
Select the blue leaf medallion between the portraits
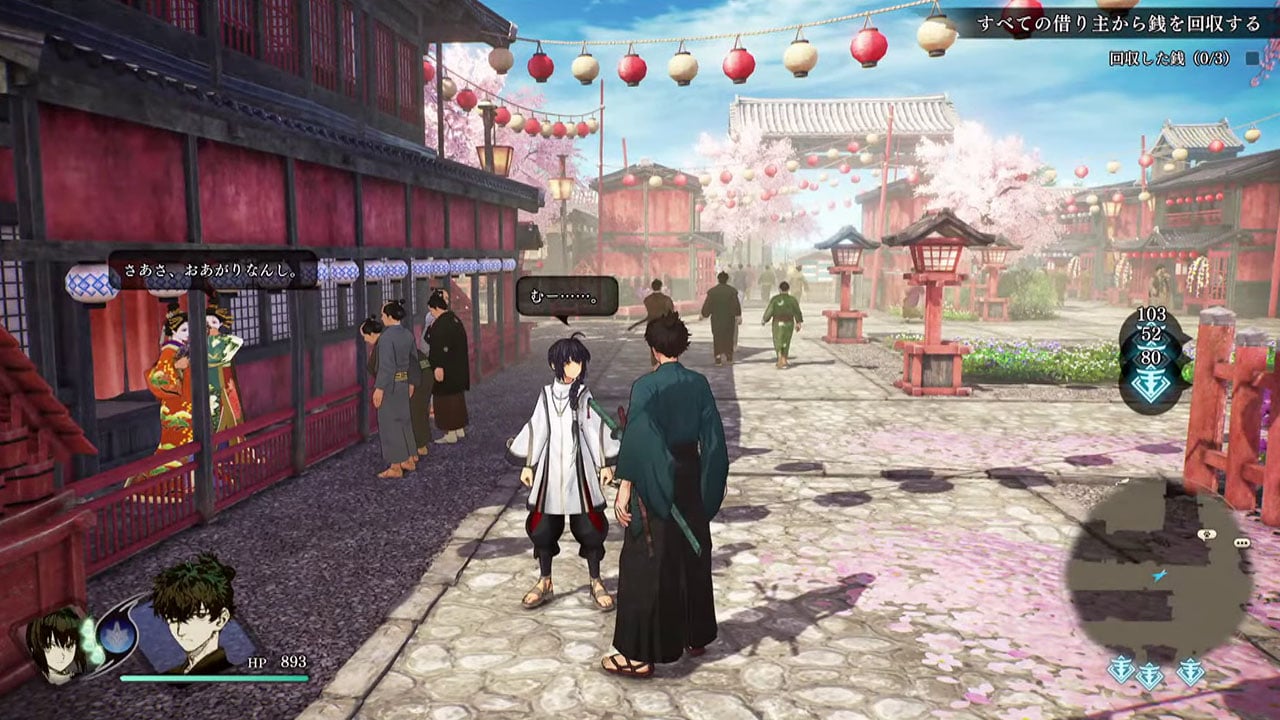coord(116,636)
